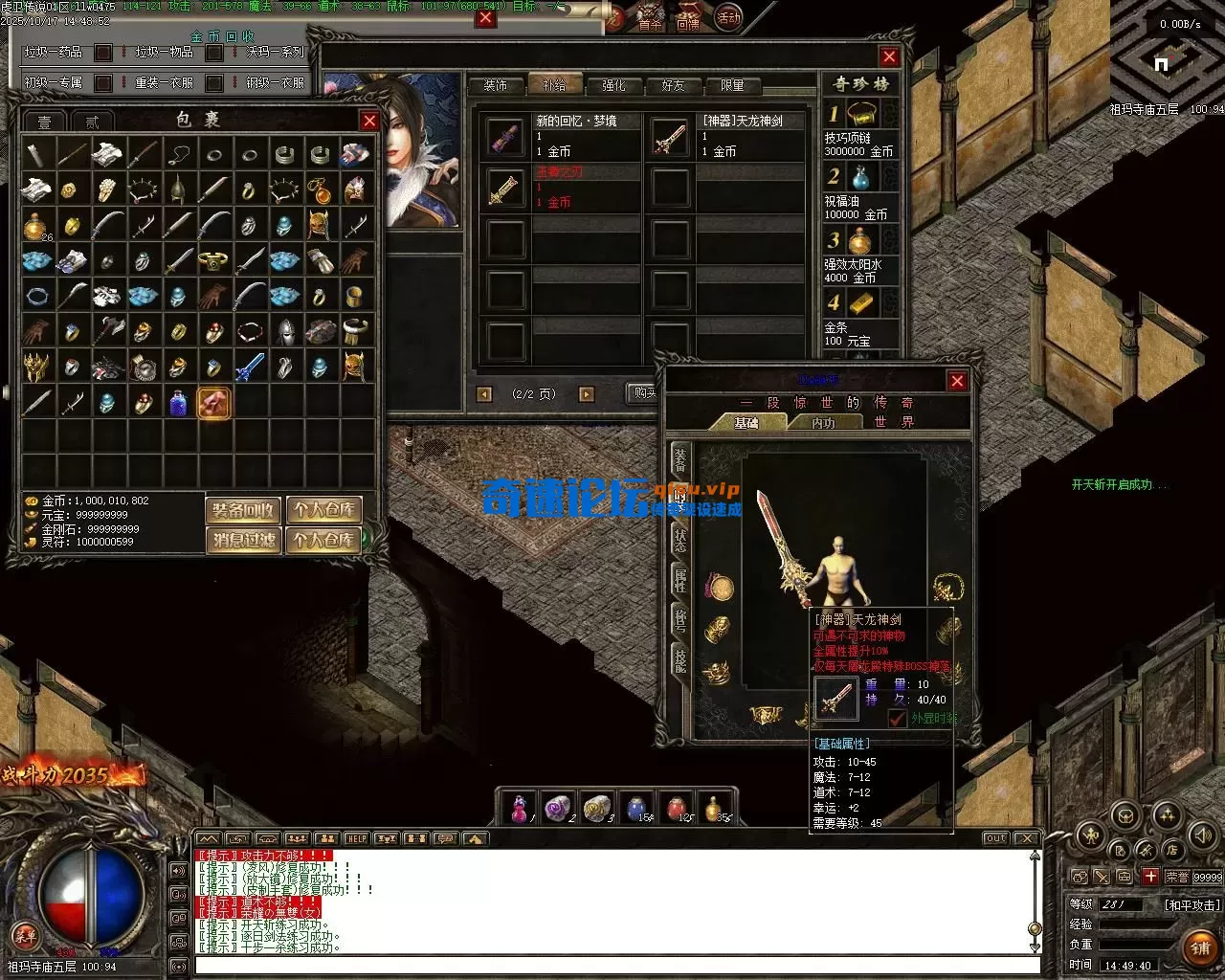
Task: Select the 好友 tab
Action: click(673, 85)
